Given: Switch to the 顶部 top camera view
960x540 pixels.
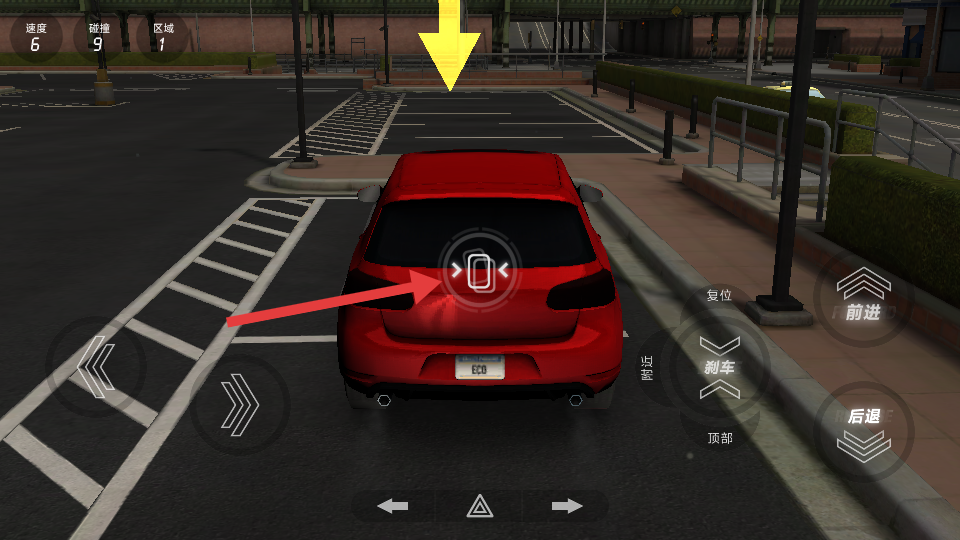Looking at the screenshot, I should pyautogui.click(x=720, y=438).
